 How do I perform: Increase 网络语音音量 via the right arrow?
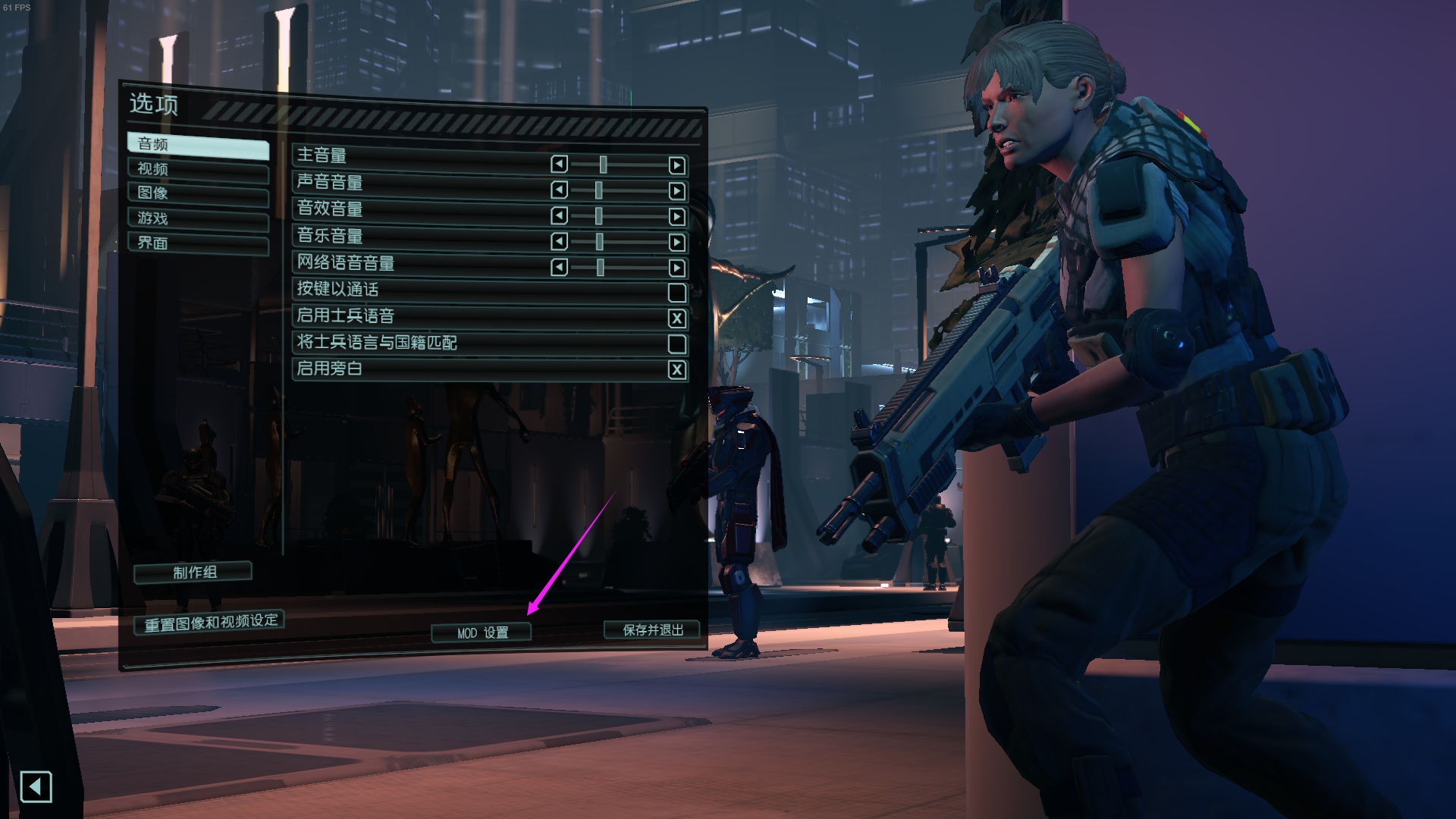pyautogui.click(x=677, y=268)
